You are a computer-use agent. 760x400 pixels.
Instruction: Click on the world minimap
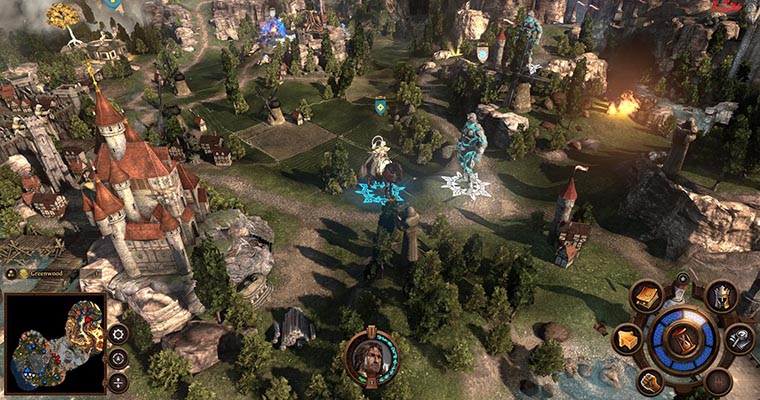tap(55, 343)
